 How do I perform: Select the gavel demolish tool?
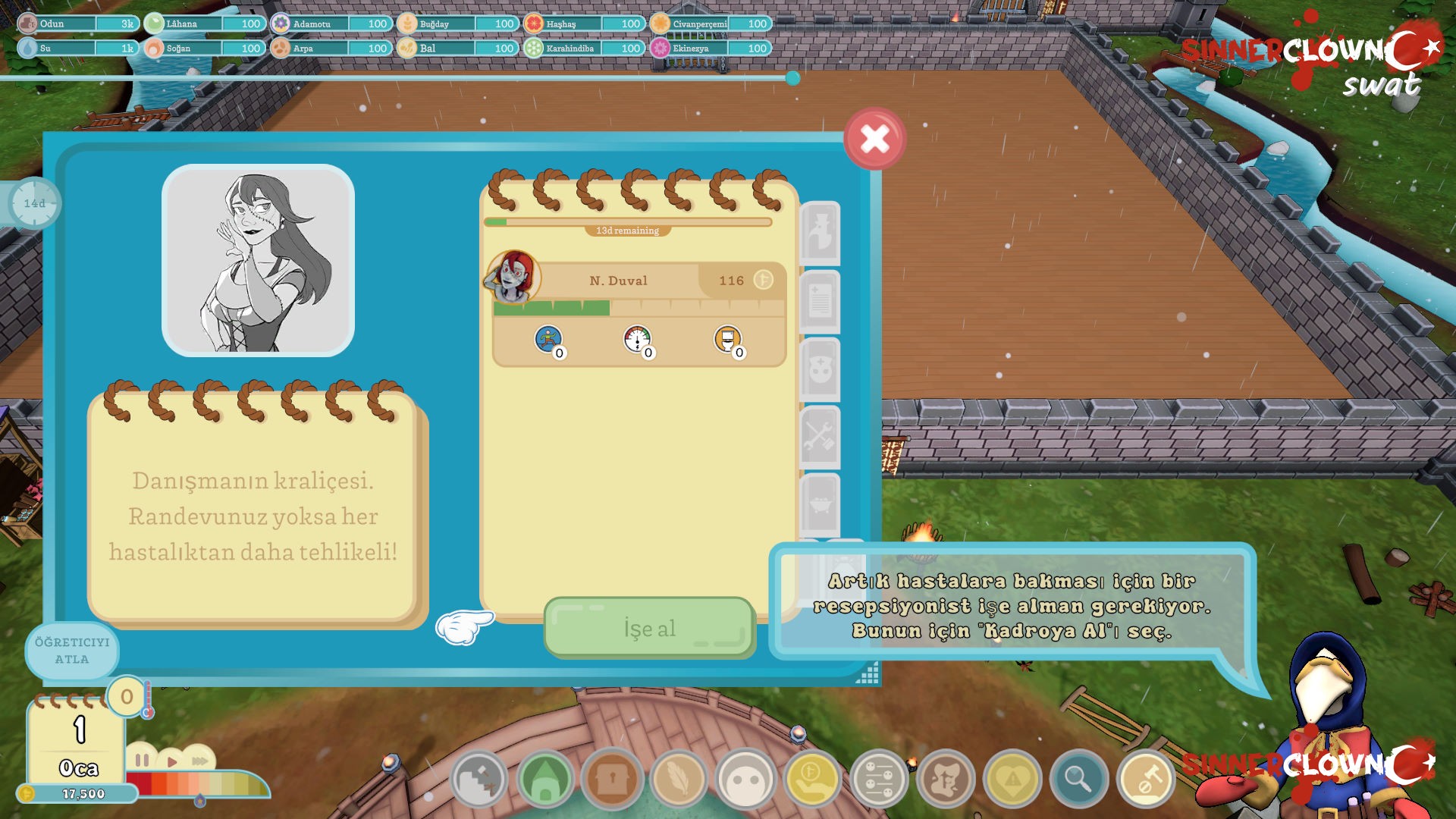[1146, 779]
